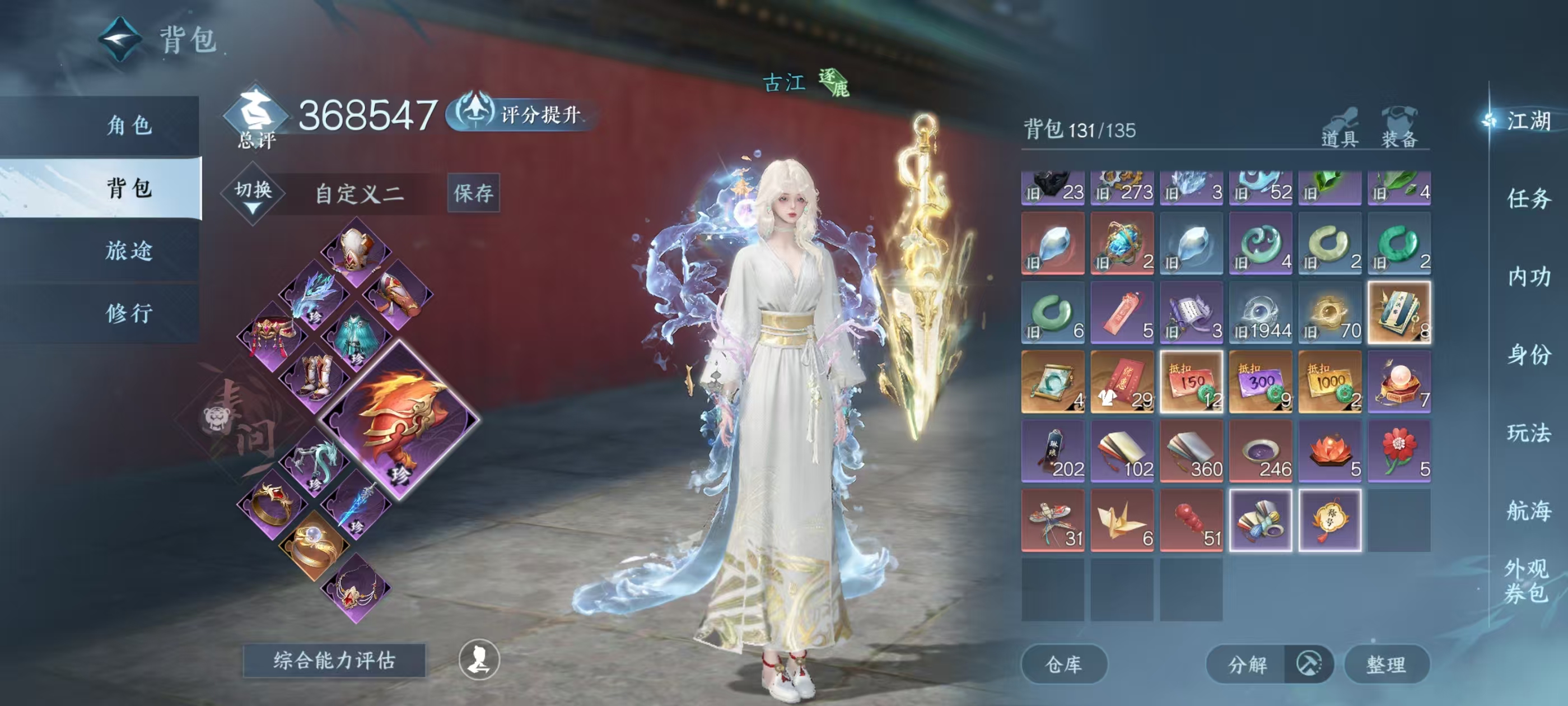The height and width of the screenshot is (706, 1568).
Task: Save the current equipment loadout with 保存
Action: click(473, 193)
